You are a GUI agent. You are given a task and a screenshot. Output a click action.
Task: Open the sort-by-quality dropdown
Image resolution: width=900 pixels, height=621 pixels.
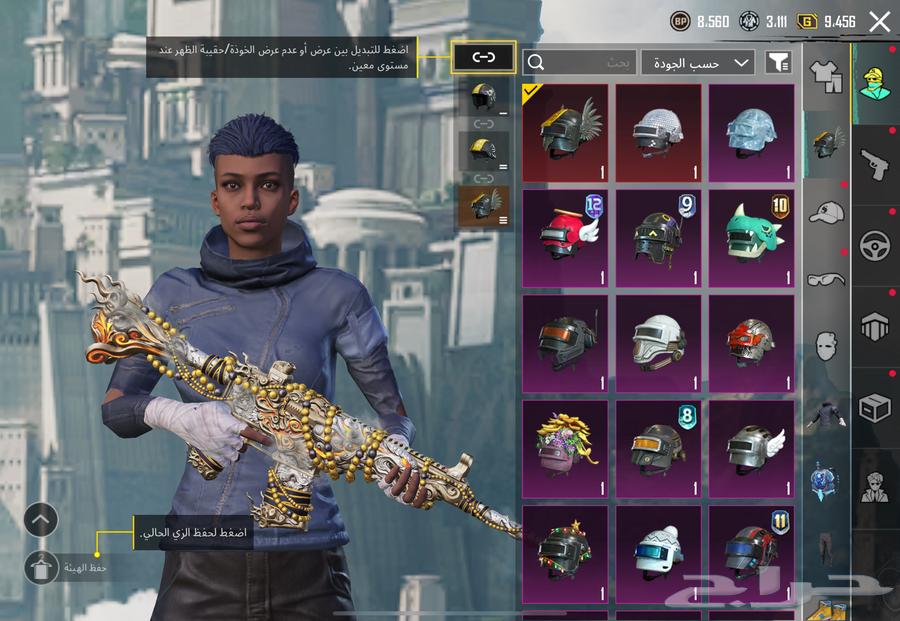tap(698, 62)
